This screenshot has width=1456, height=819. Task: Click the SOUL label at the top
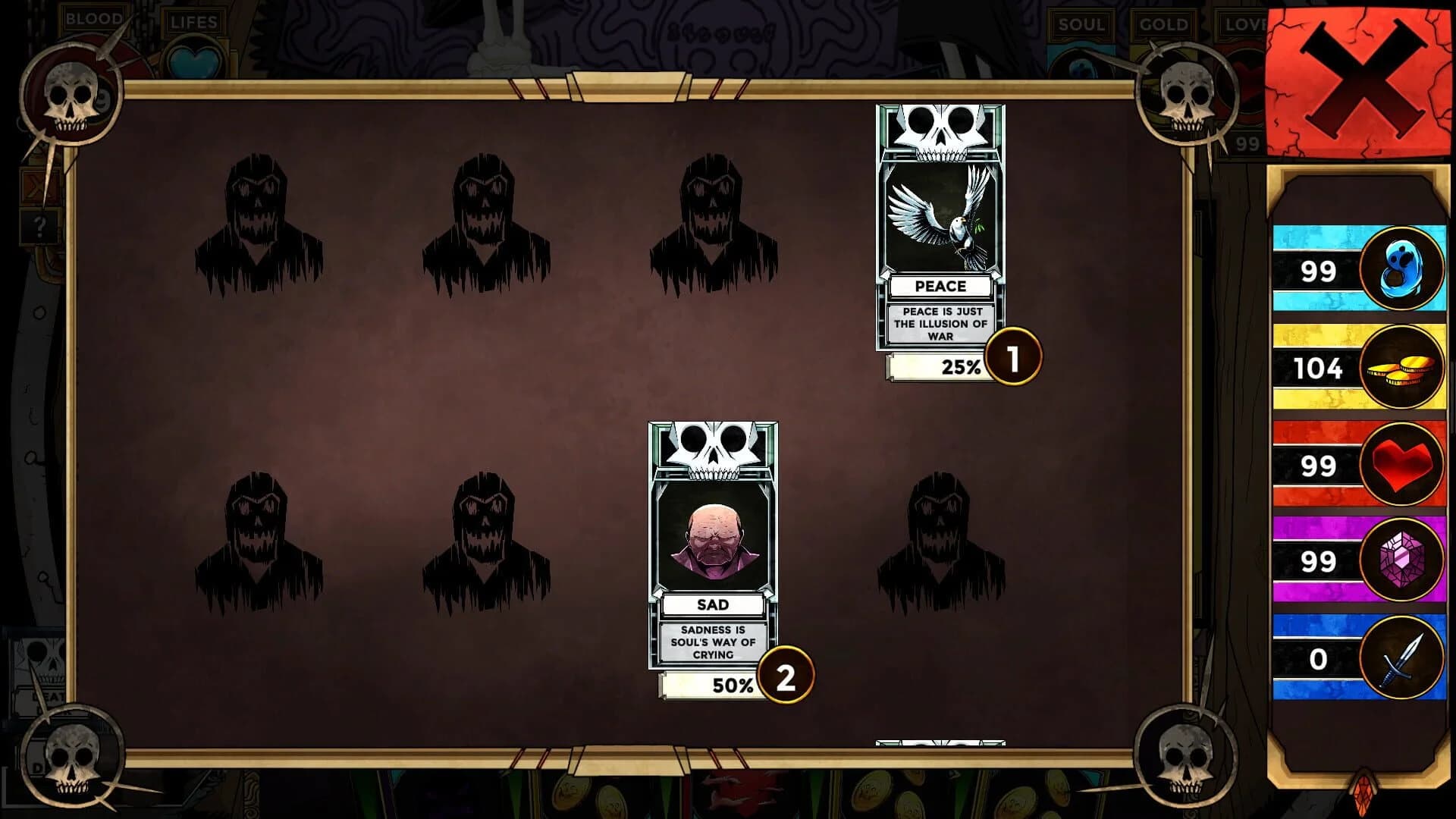(1080, 25)
